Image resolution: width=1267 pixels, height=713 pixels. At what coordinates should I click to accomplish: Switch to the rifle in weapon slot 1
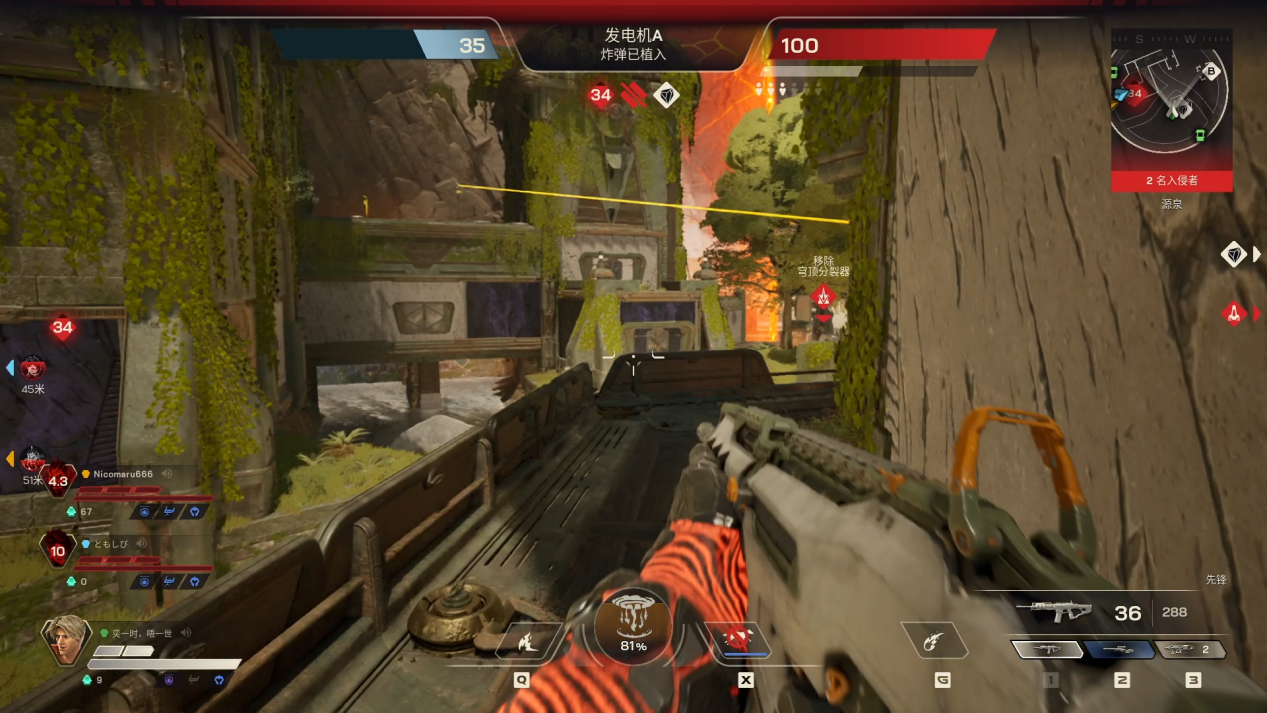(1047, 650)
